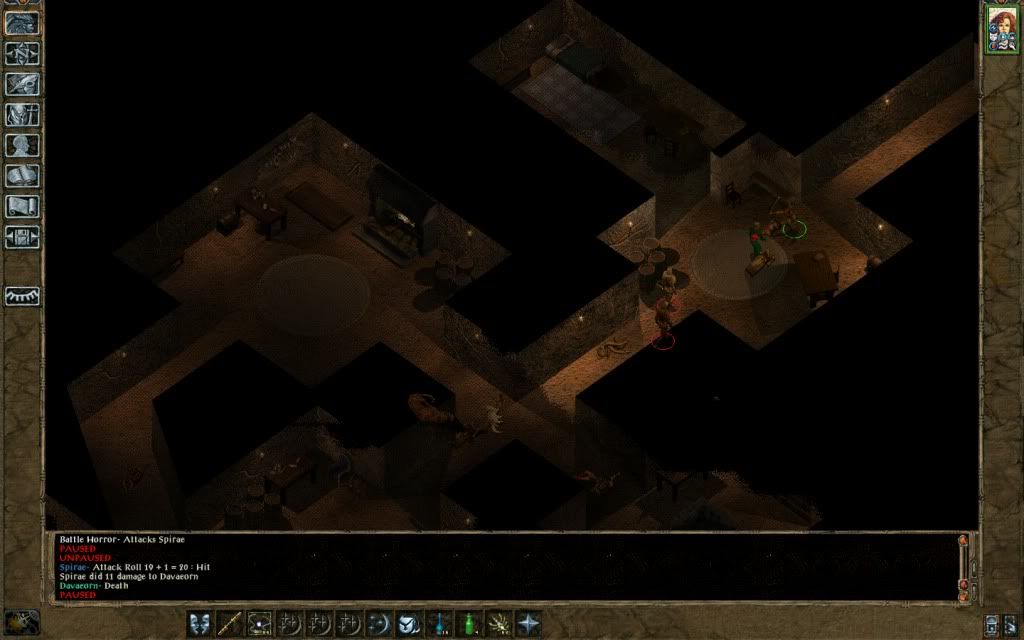Select the red-haired character portrait
This screenshot has height=640, width=1024.
click(x=1001, y=28)
